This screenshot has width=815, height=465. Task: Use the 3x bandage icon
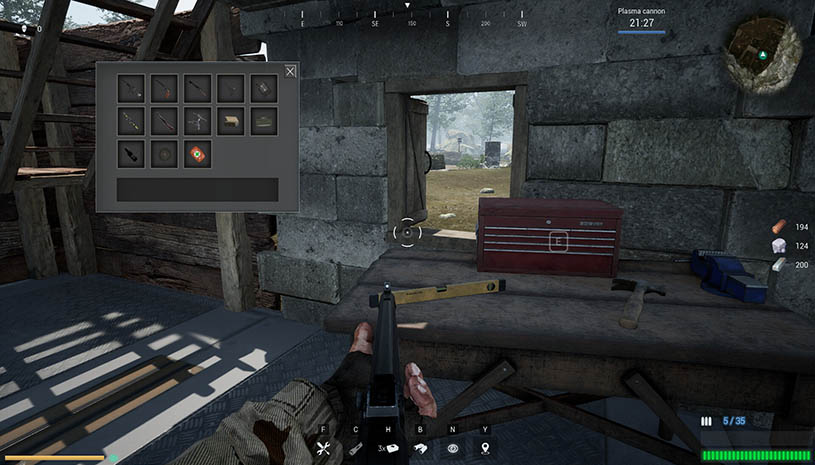[388, 449]
